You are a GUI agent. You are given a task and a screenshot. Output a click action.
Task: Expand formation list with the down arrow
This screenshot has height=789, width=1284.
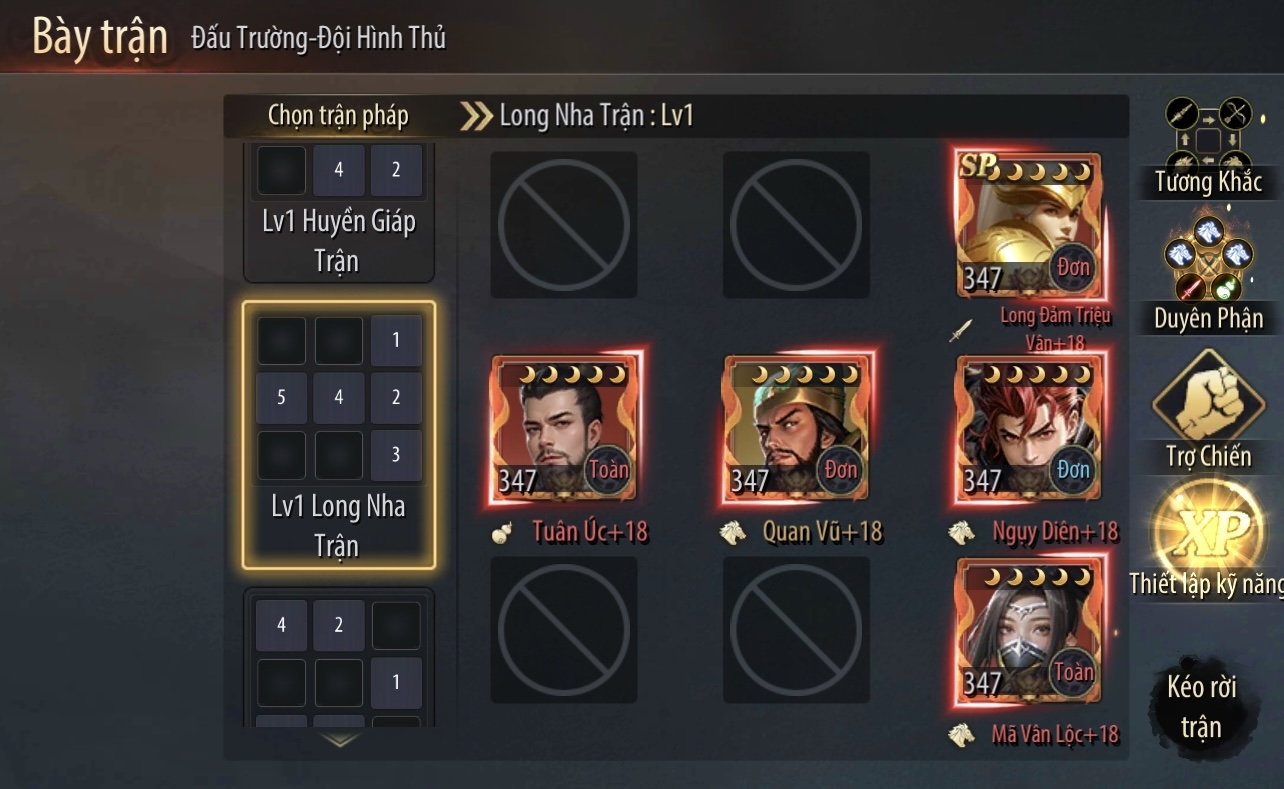[x=340, y=741]
